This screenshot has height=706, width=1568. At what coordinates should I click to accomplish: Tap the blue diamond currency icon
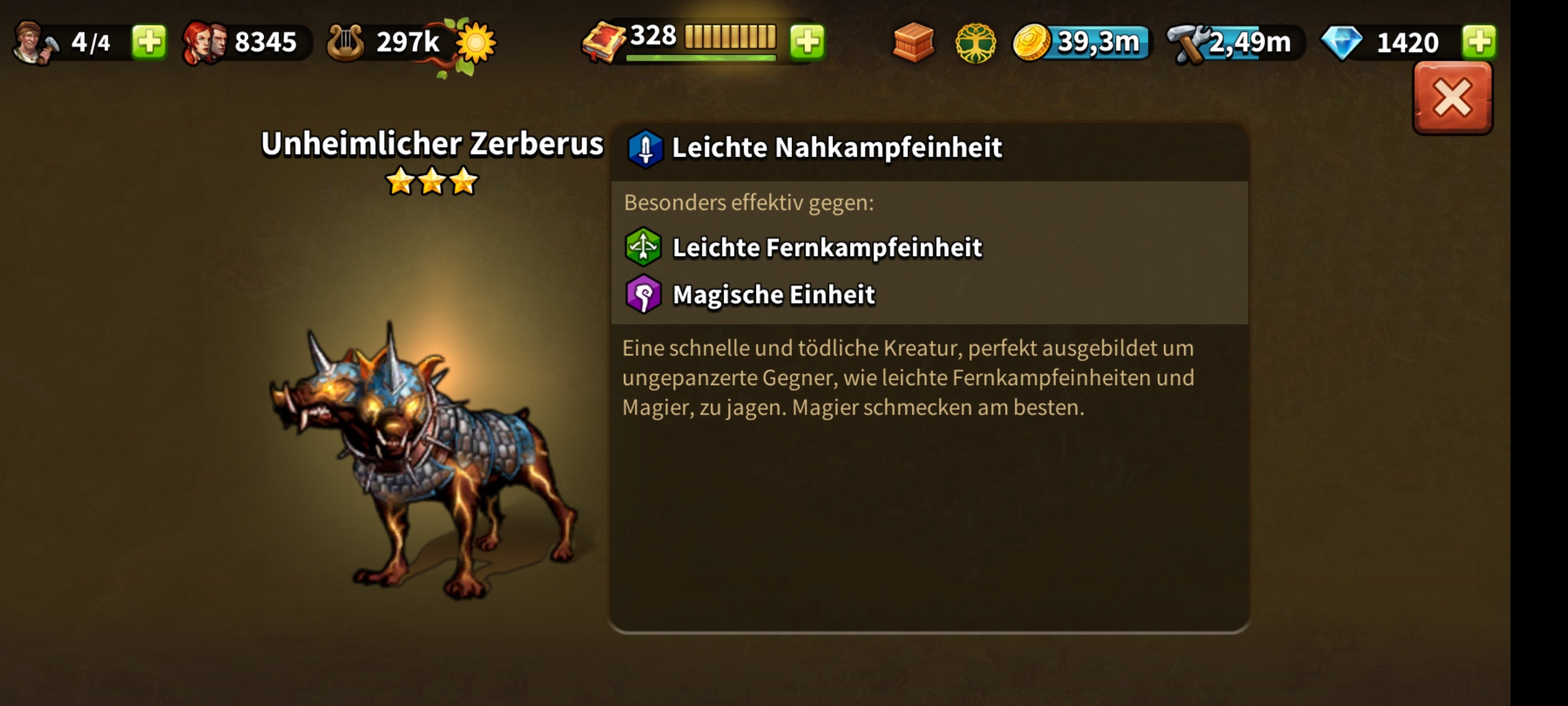point(1341,43)
